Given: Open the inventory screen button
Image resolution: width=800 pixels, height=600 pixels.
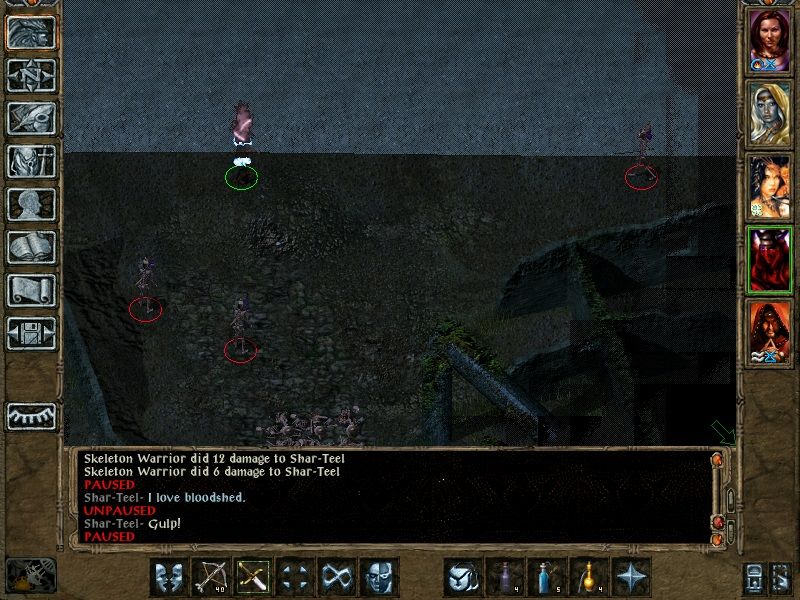Looking at the screenshot, I should point(31,161).
